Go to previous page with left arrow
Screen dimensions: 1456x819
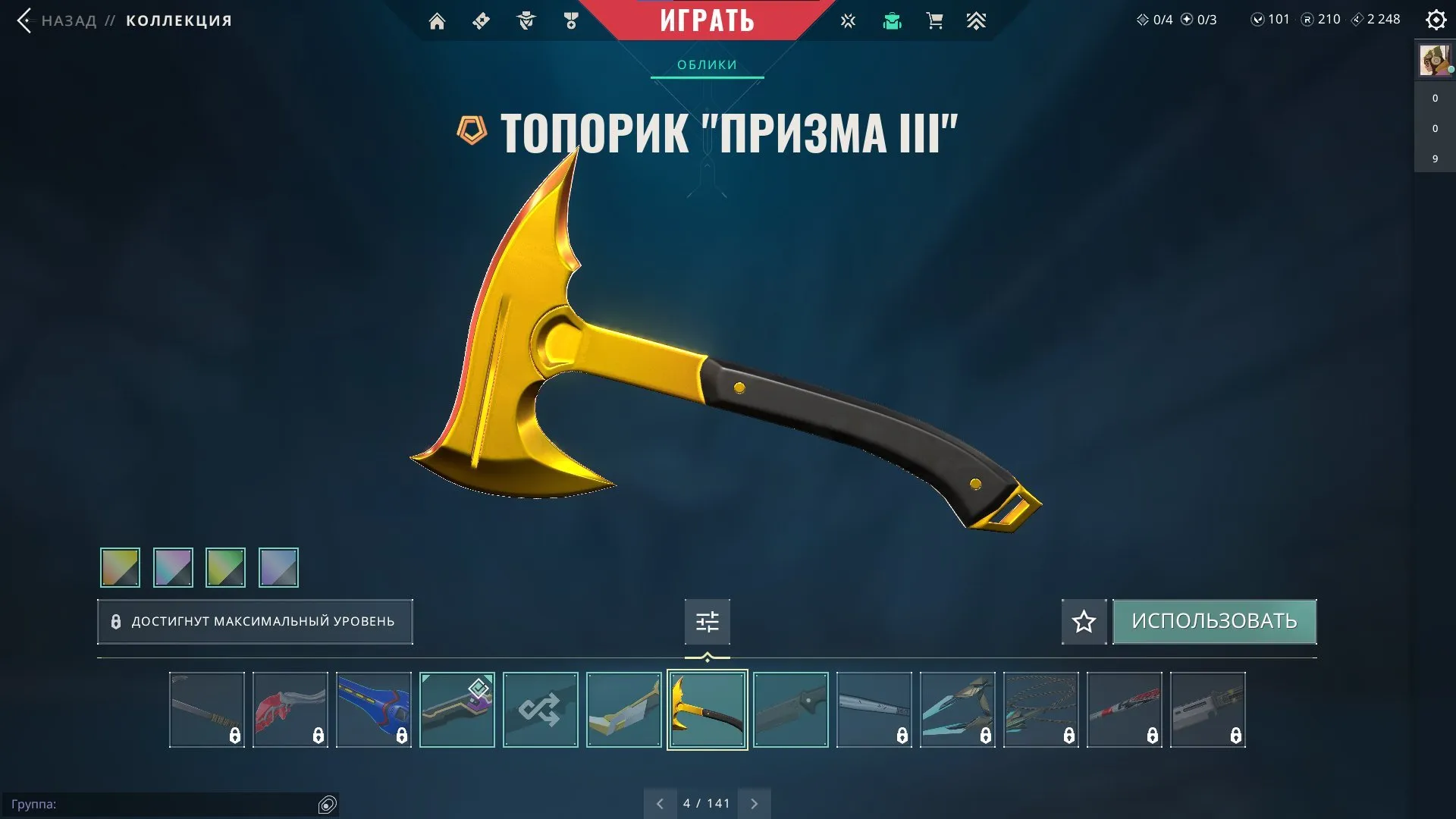pos(660,802)
